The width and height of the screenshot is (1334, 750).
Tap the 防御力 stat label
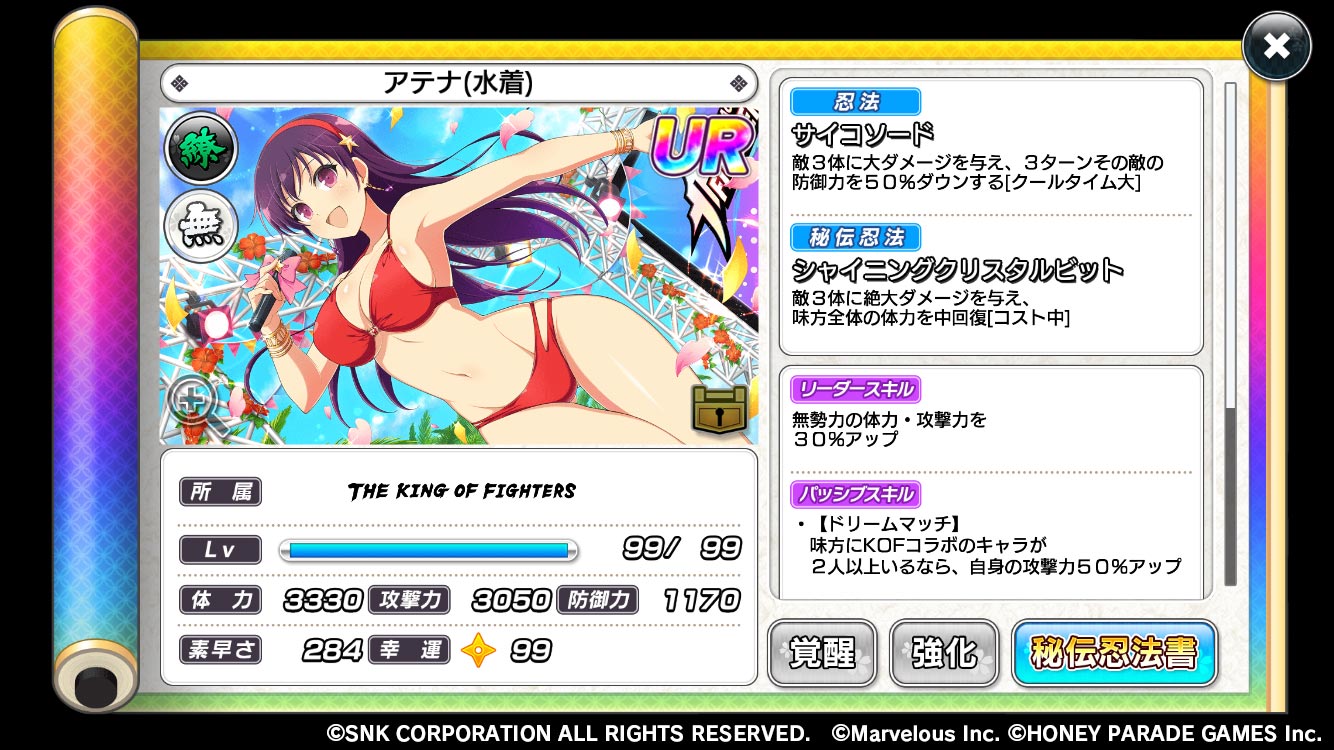(597, 600)
